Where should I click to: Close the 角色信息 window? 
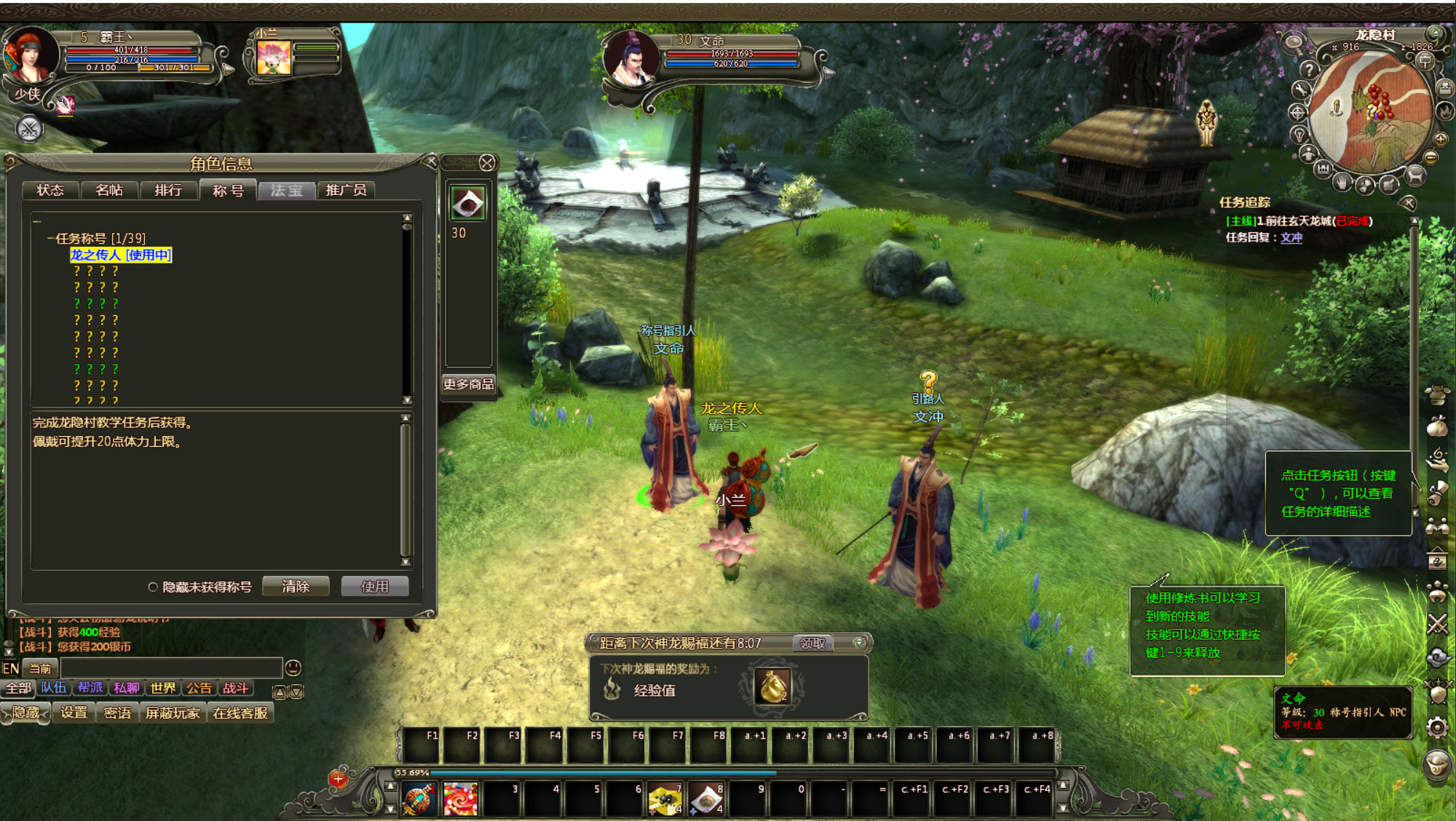(x=431, y=162)
